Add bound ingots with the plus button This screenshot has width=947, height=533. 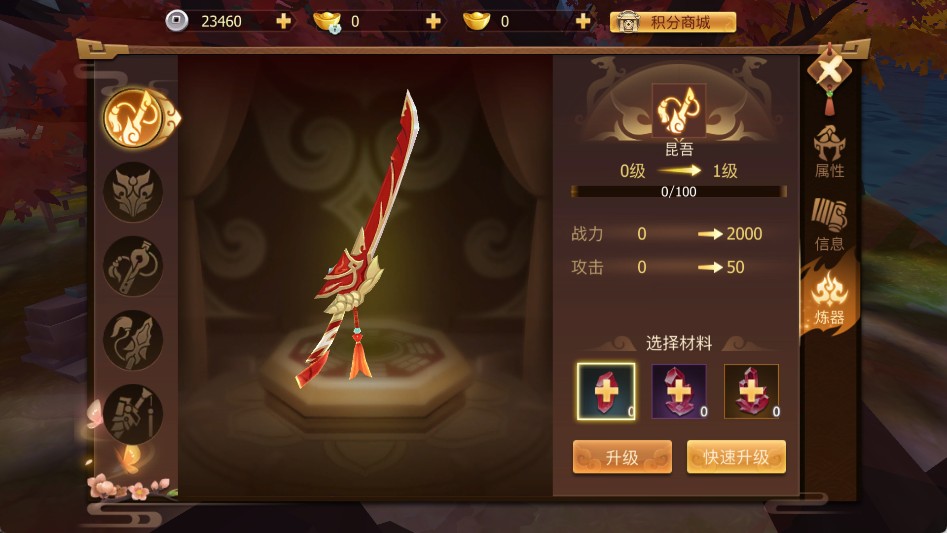point(433,21)
